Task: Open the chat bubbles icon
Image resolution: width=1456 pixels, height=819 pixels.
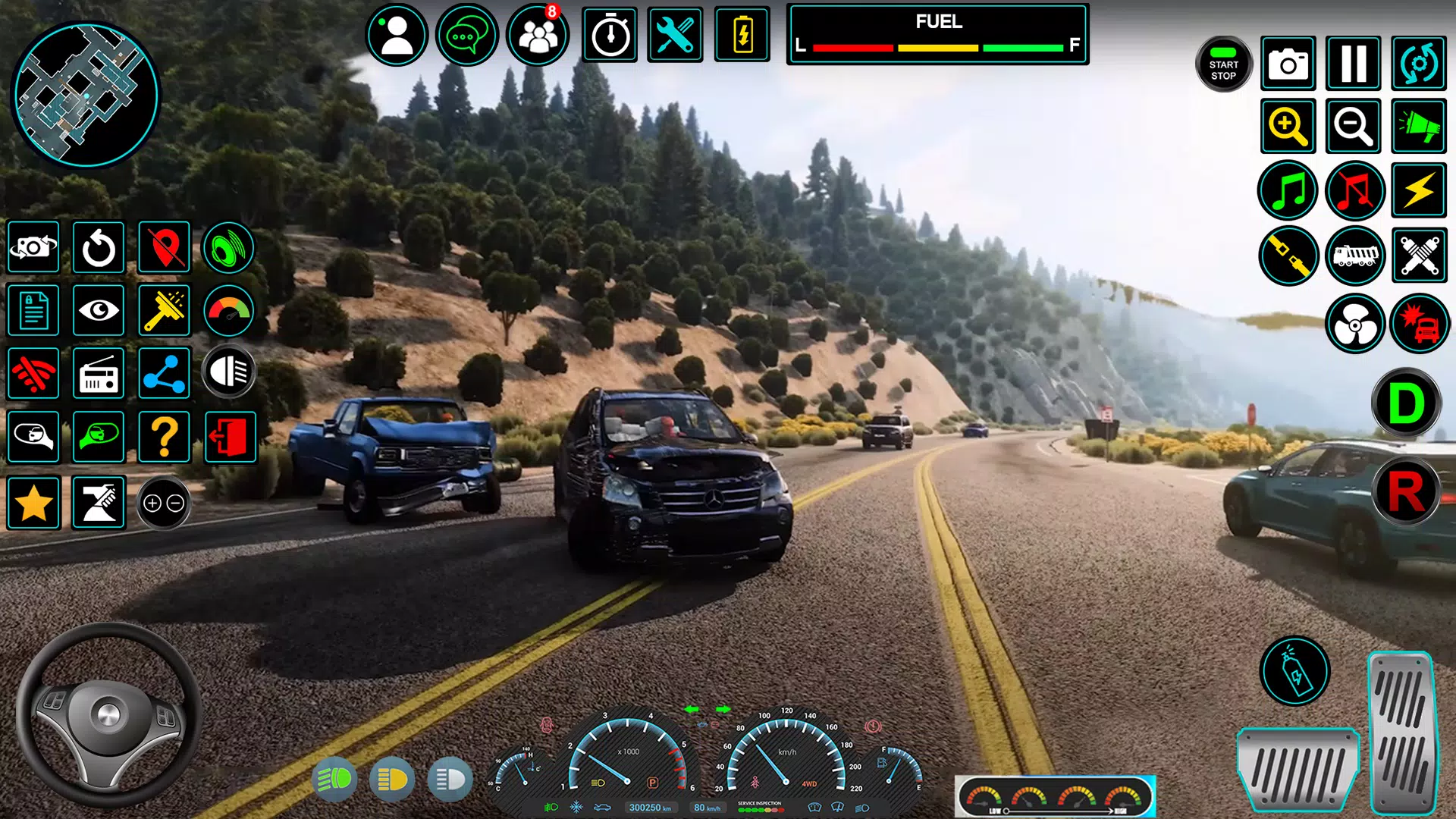Action: (466, 35)
